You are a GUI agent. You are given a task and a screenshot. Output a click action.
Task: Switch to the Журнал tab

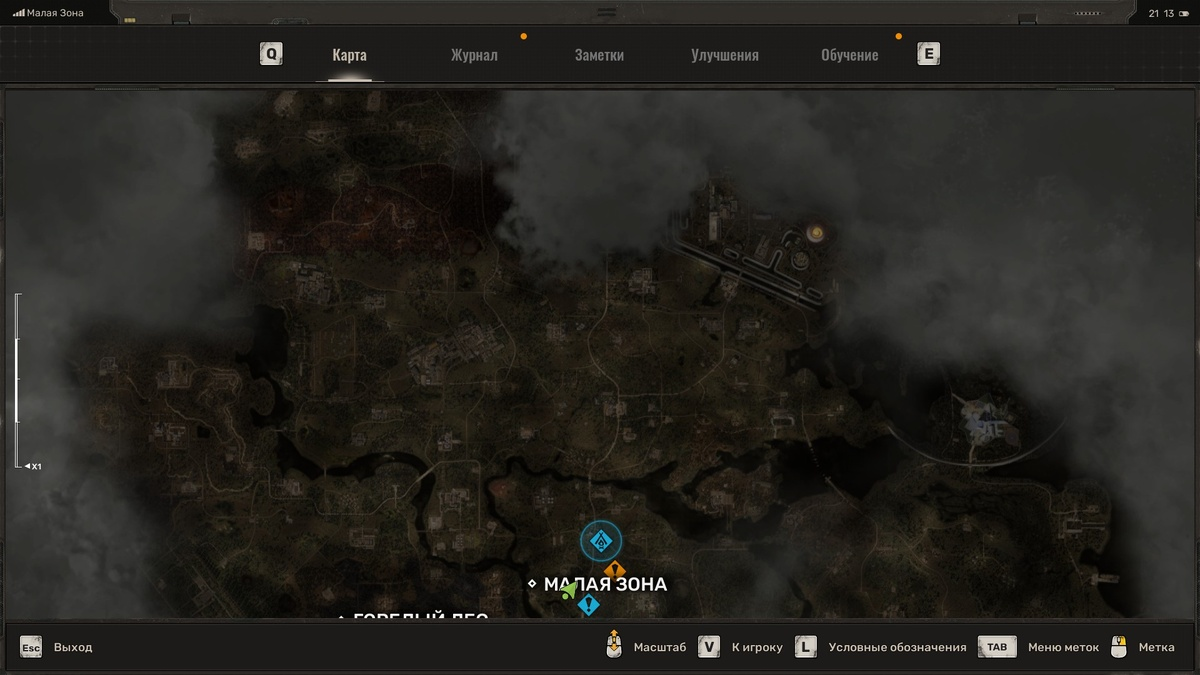[x=474, y=56]
